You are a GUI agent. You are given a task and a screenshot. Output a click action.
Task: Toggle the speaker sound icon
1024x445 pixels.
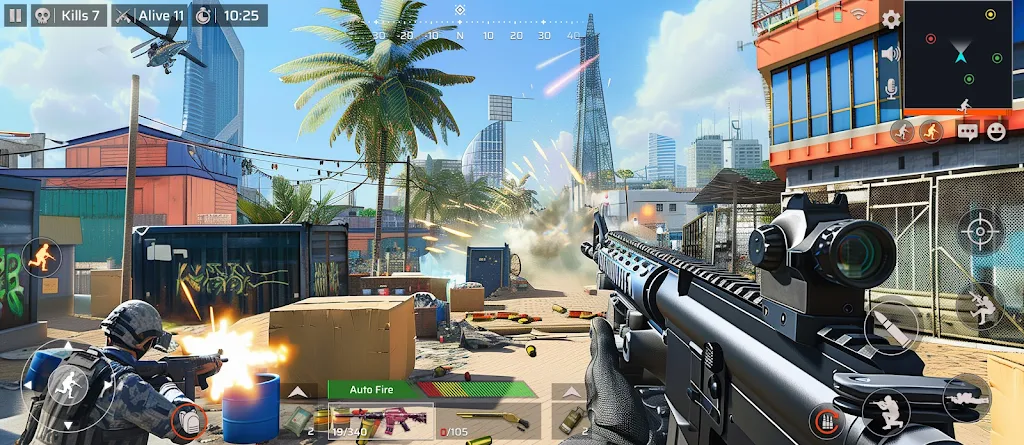[x=890, y=53]
